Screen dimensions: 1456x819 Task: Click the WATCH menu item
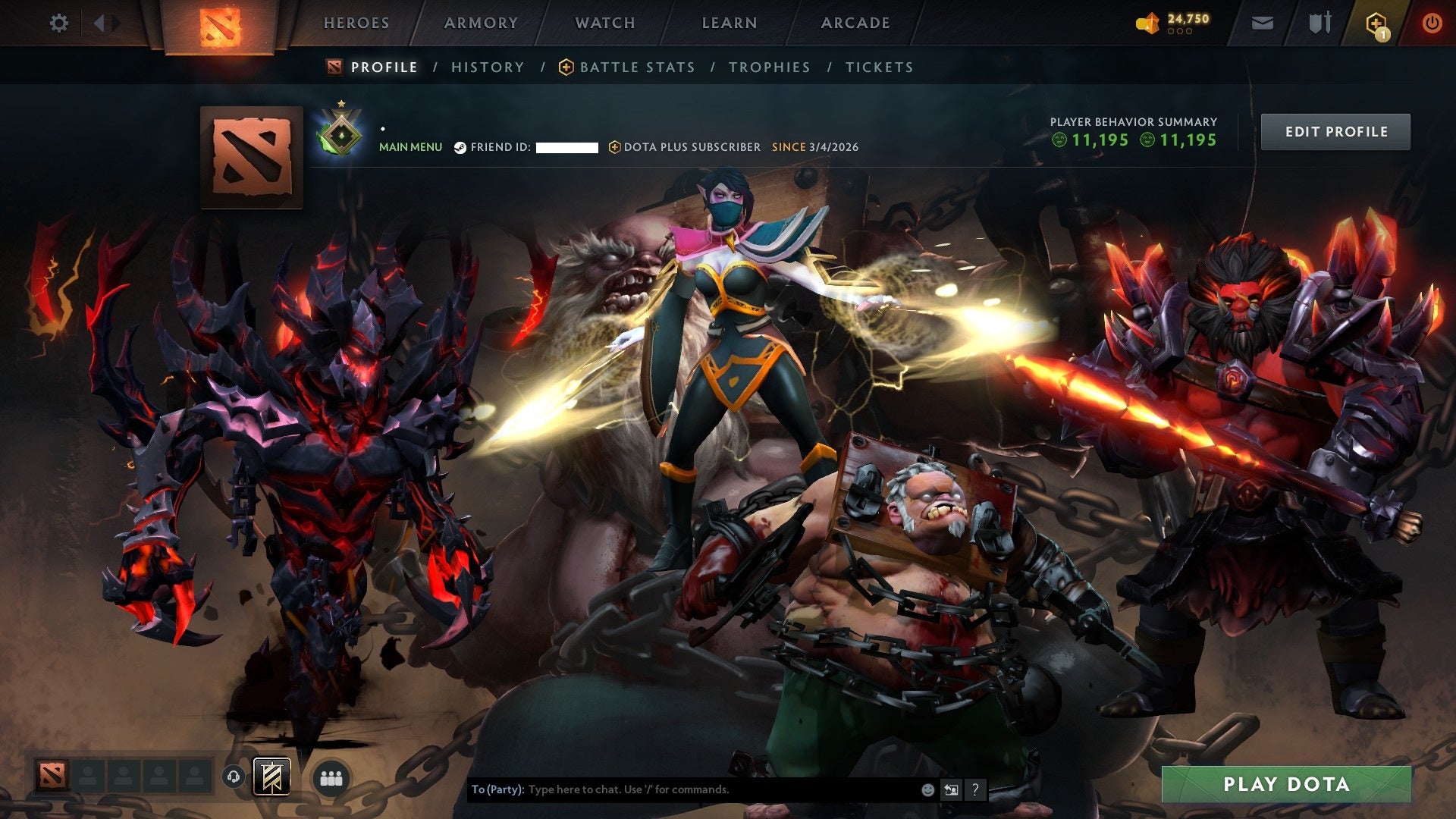604,23
